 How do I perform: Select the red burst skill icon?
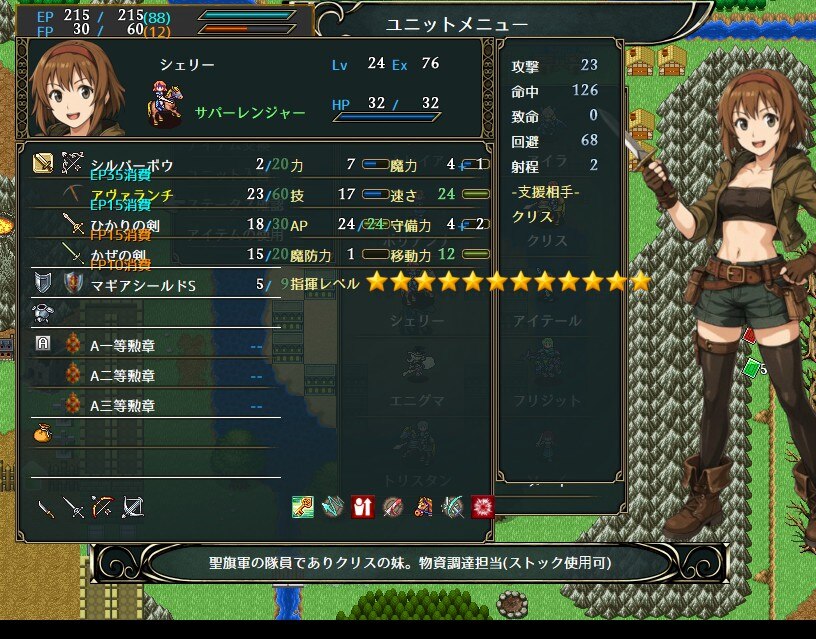pos(483,507)
